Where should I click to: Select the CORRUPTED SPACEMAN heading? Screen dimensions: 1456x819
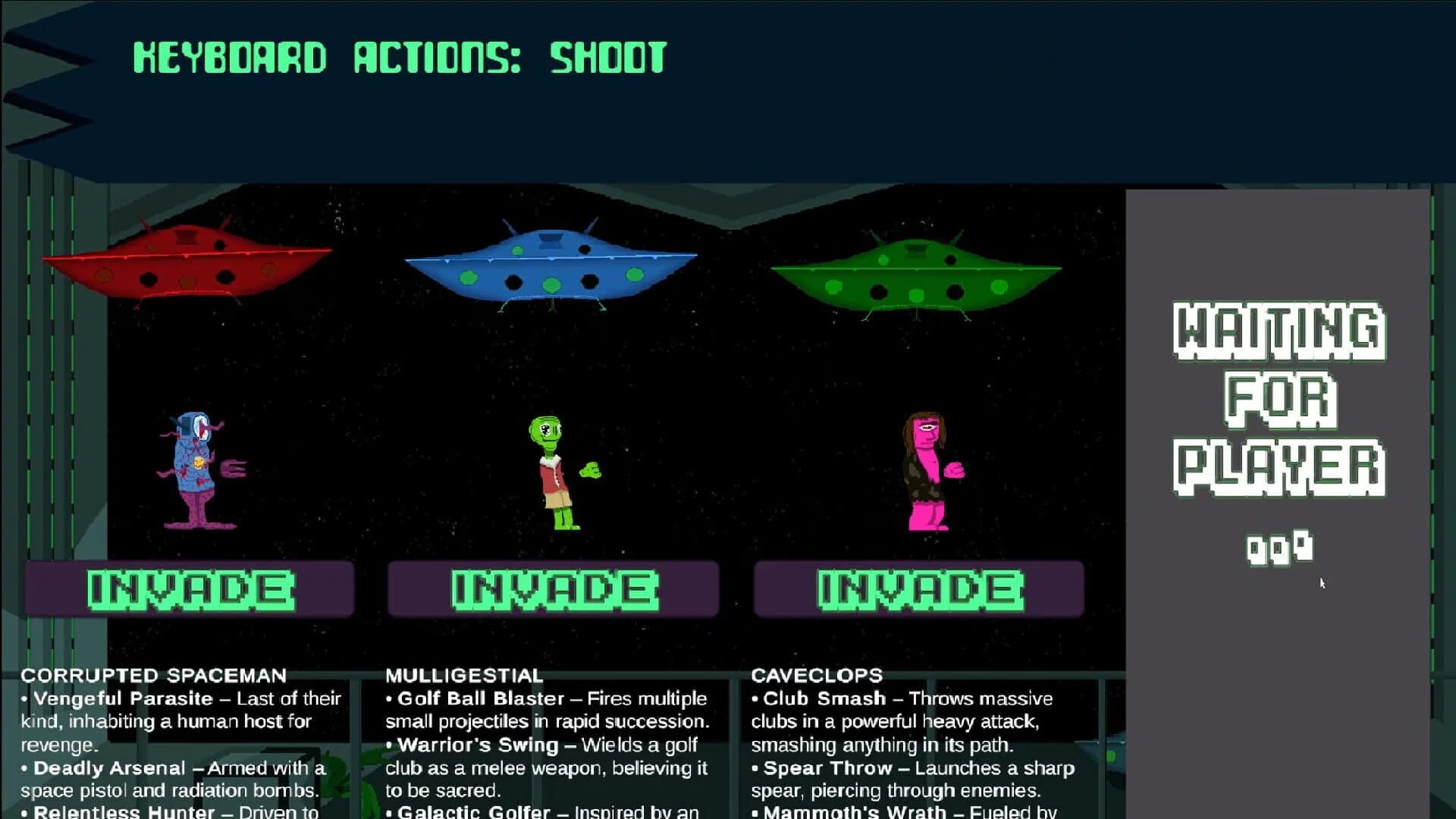[x=154, y=676]
